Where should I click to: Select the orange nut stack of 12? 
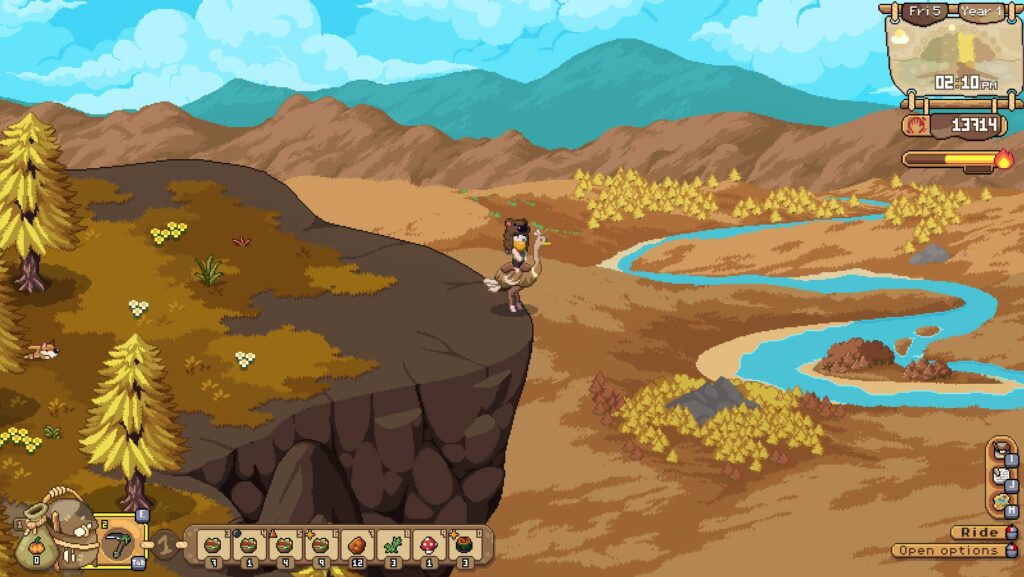[x=356, y=545]
